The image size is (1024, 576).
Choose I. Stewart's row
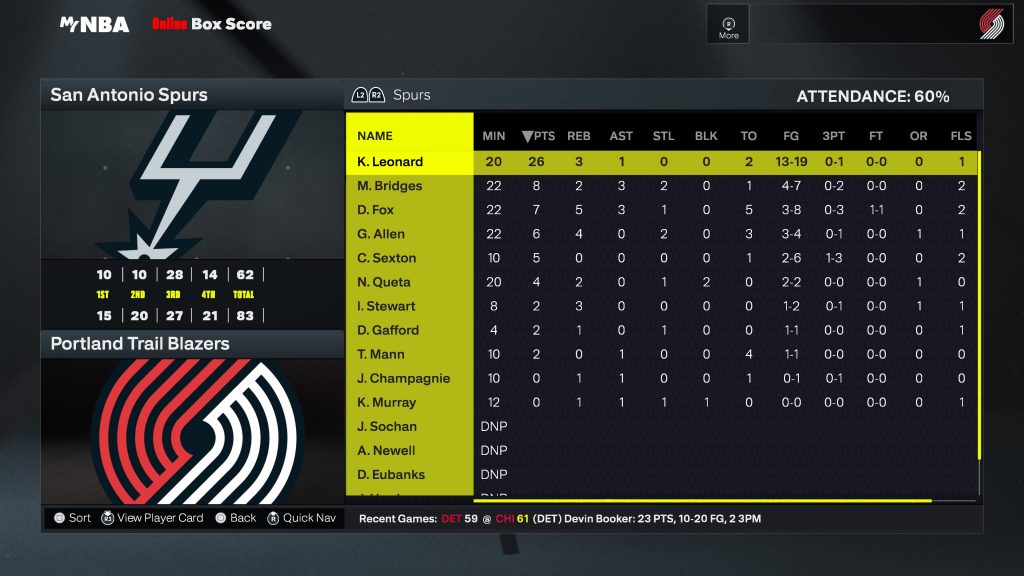(386, 306)
